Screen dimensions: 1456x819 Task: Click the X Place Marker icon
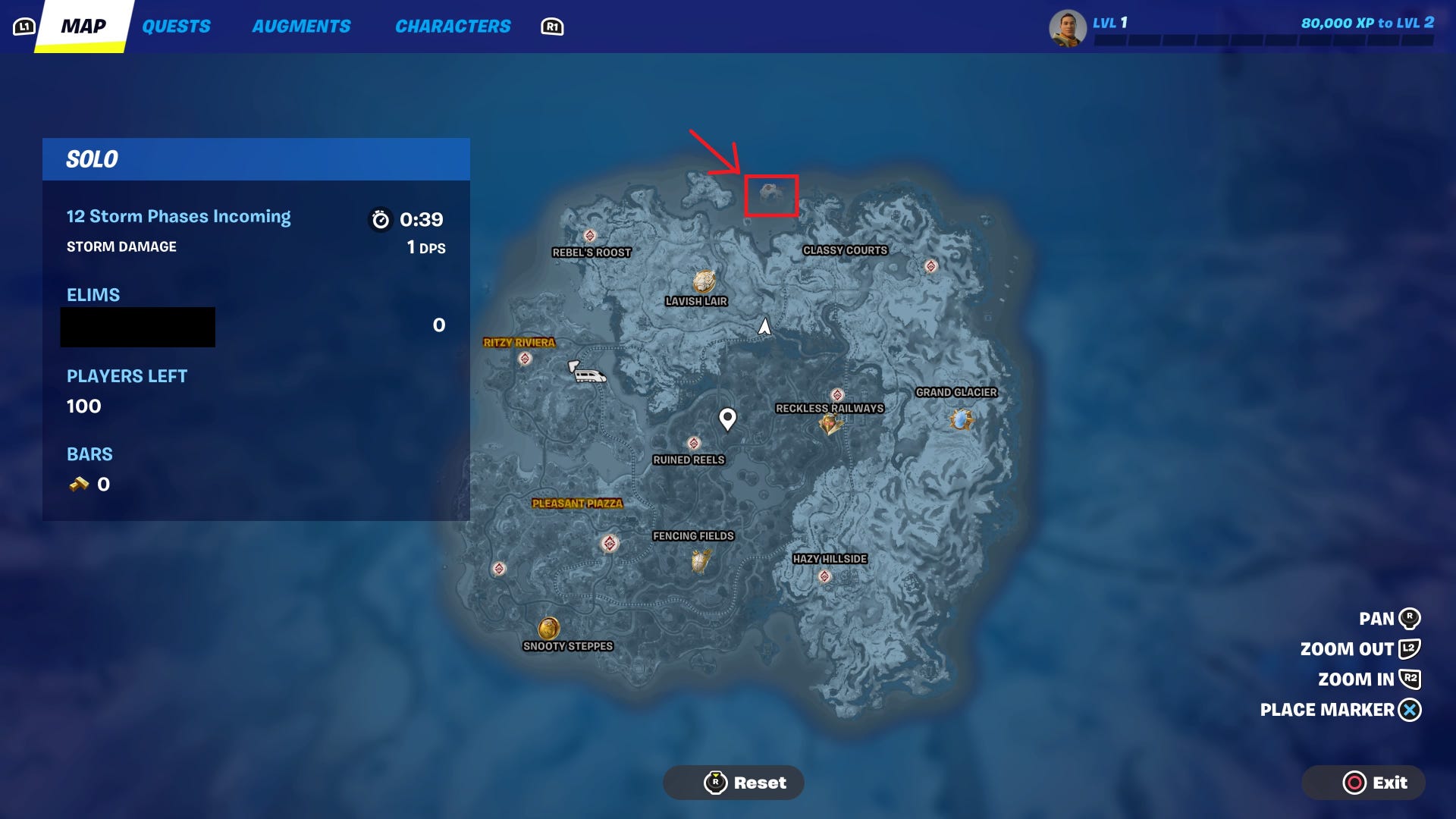pos(1409,710)
